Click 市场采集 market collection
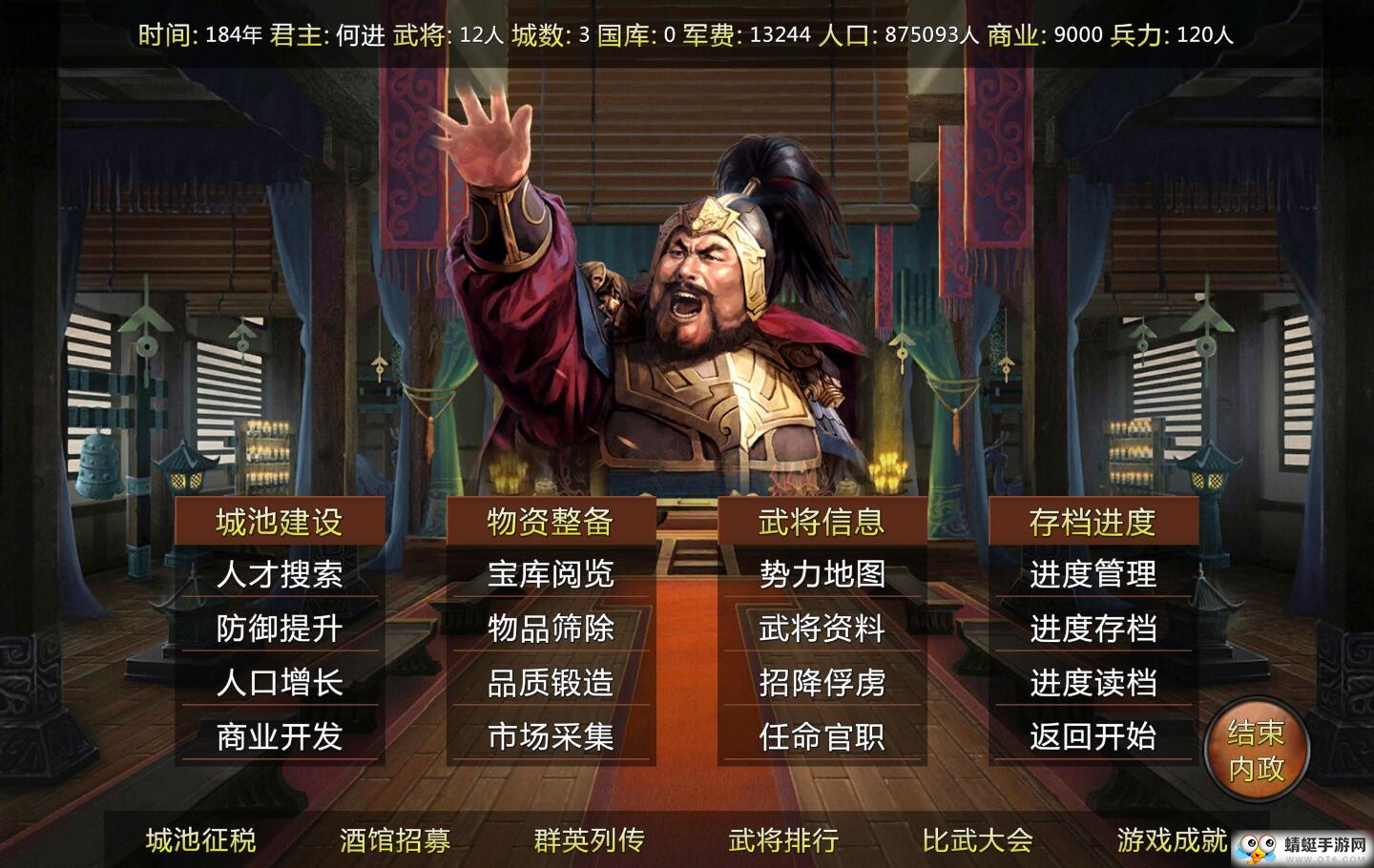Viewport: 1374px width, 868px height. [552, 737]
